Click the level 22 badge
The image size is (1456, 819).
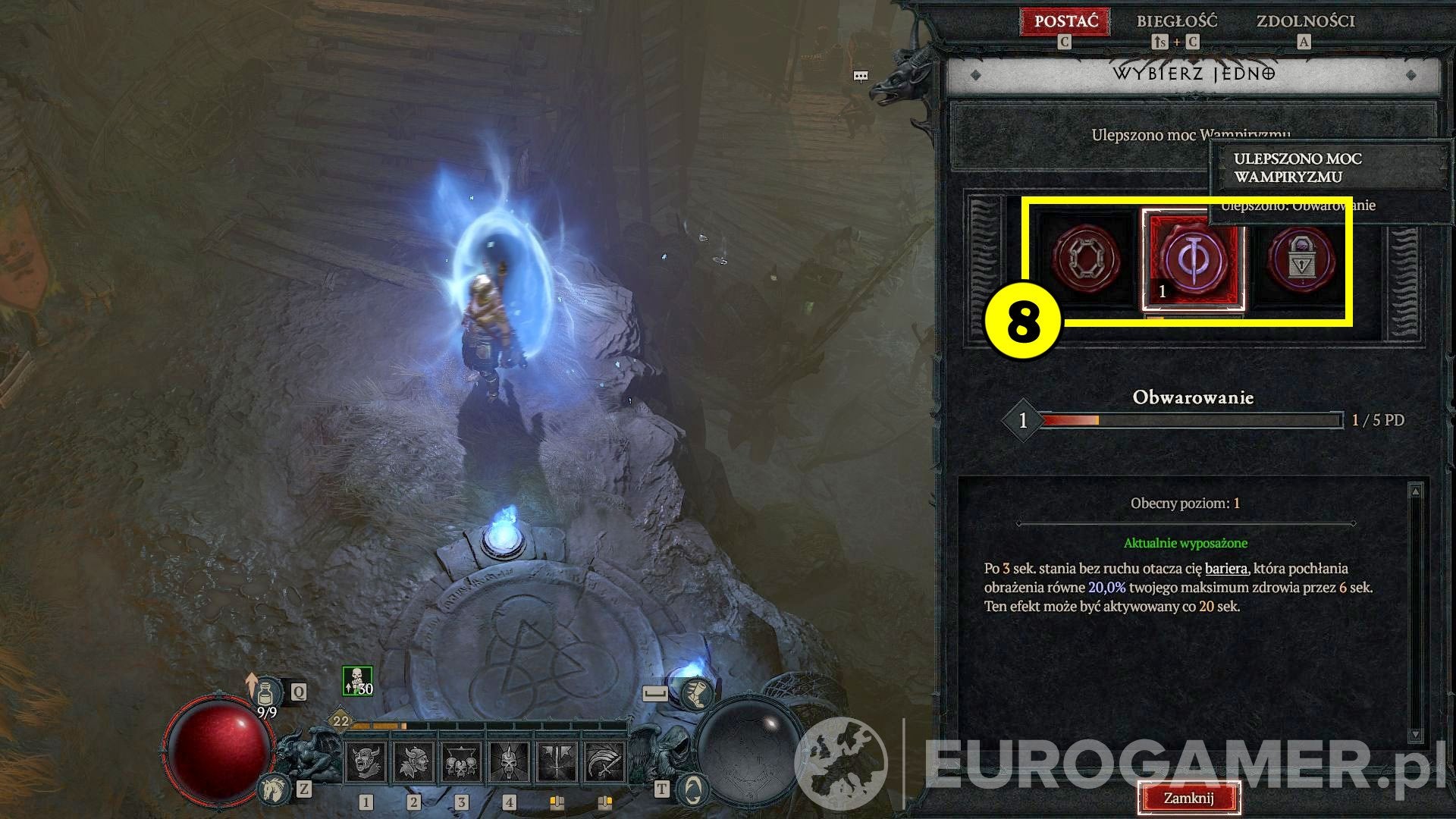[340, 720]
